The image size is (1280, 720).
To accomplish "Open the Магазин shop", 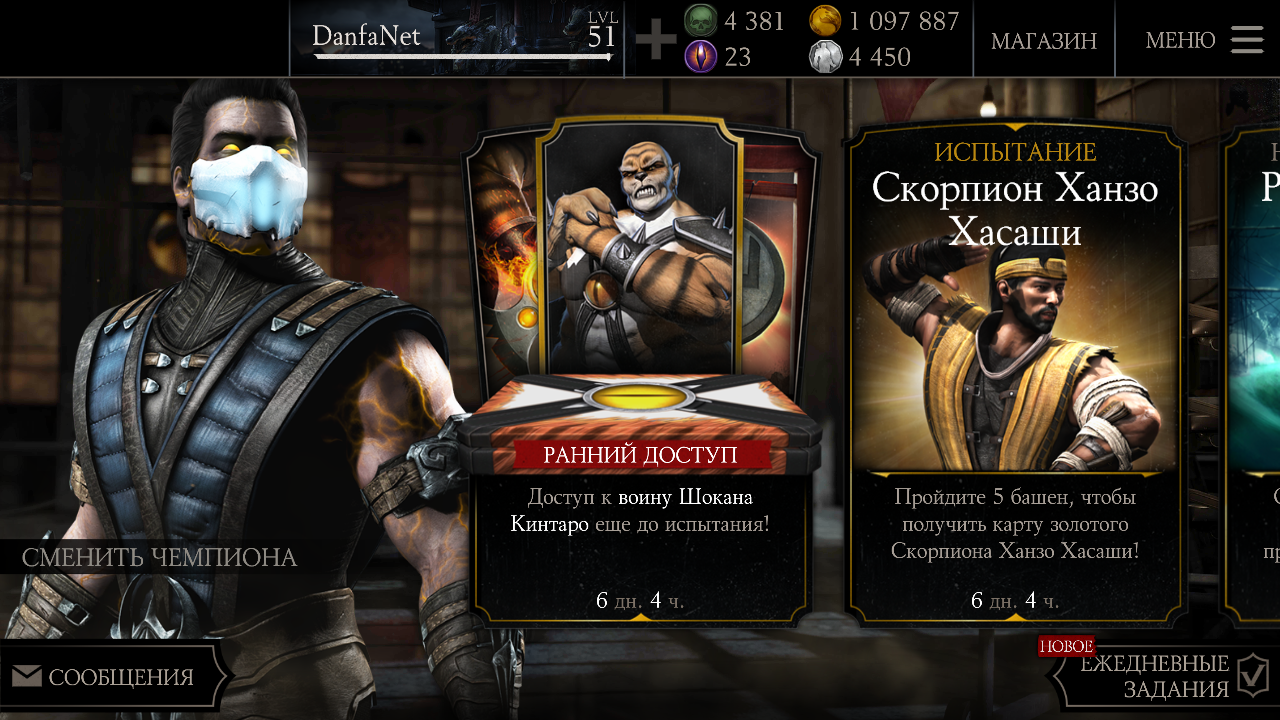I will click(x=1043, y=40).
